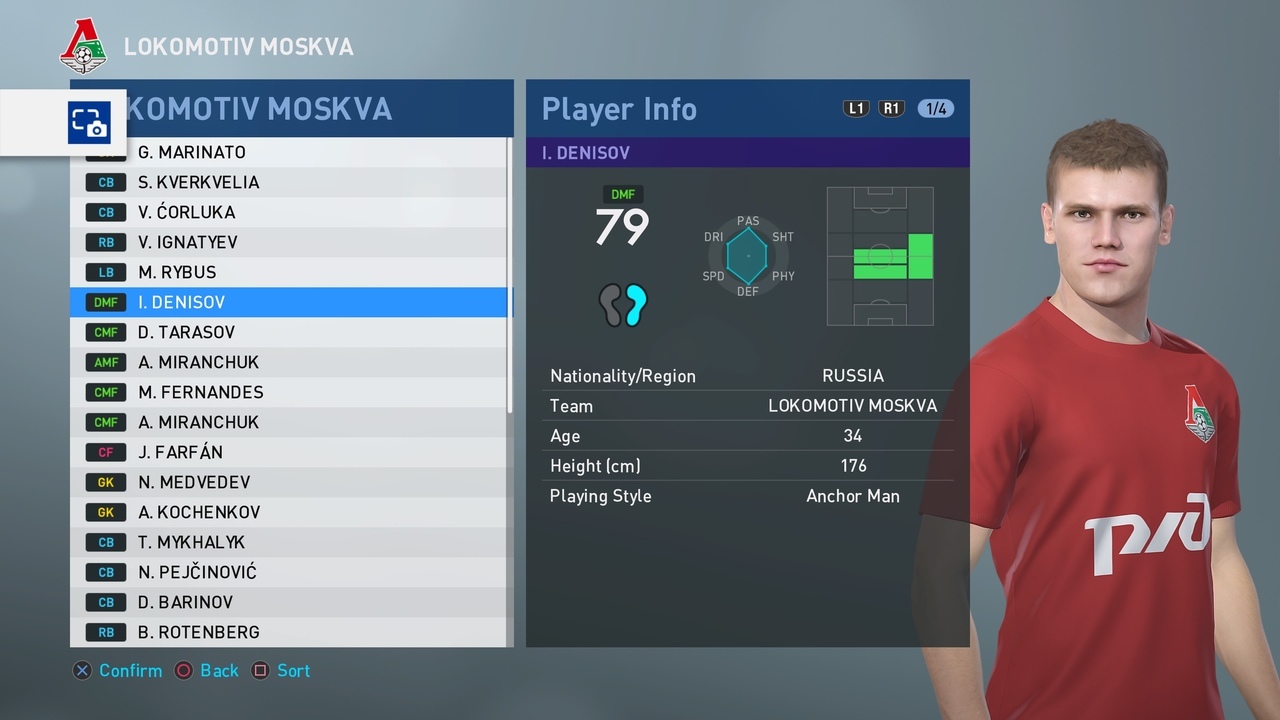
Task: Pick M. Fernandes in the list
Action: [290, 392]
